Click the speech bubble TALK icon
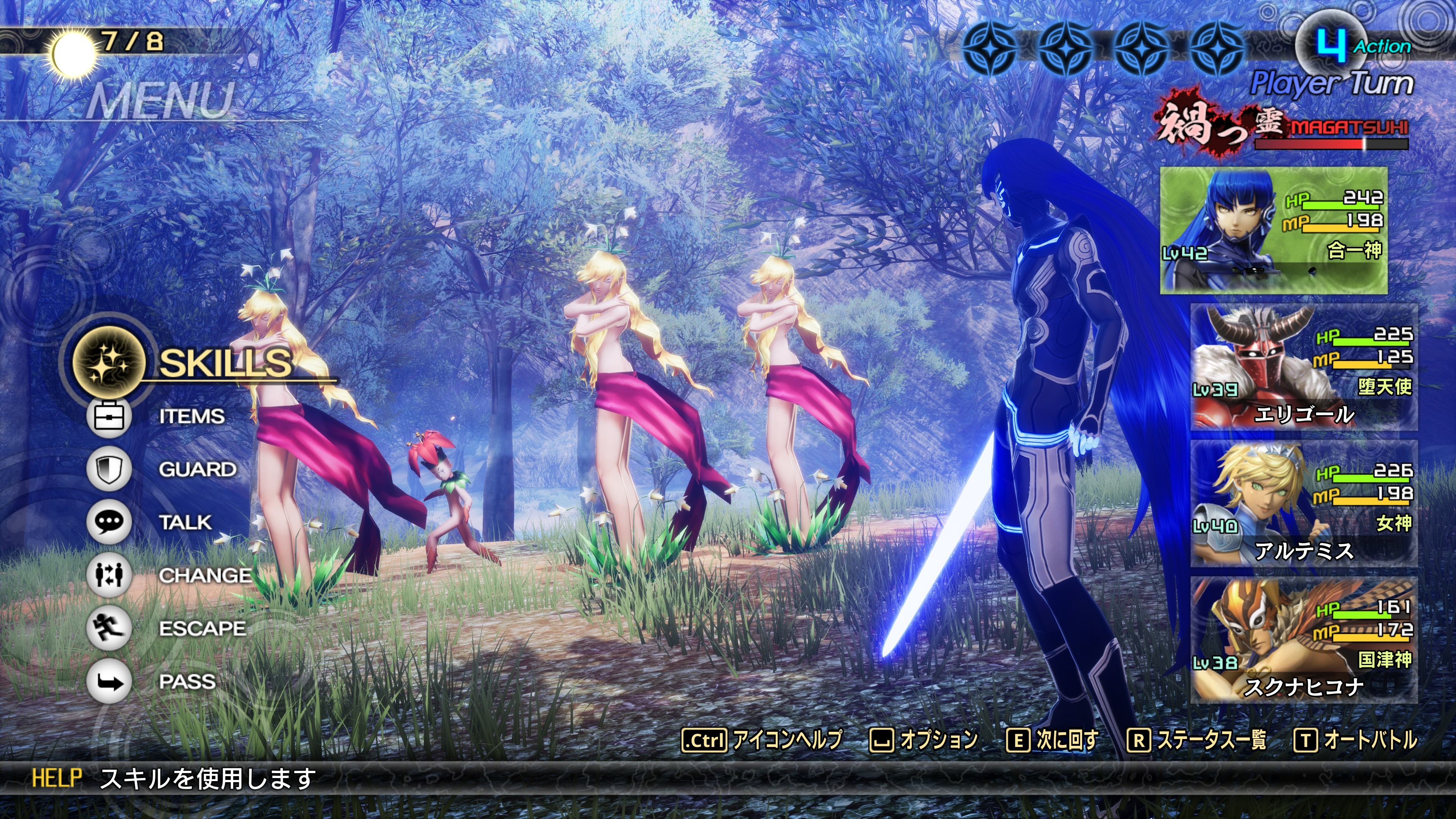 click(x=108, y=522)
